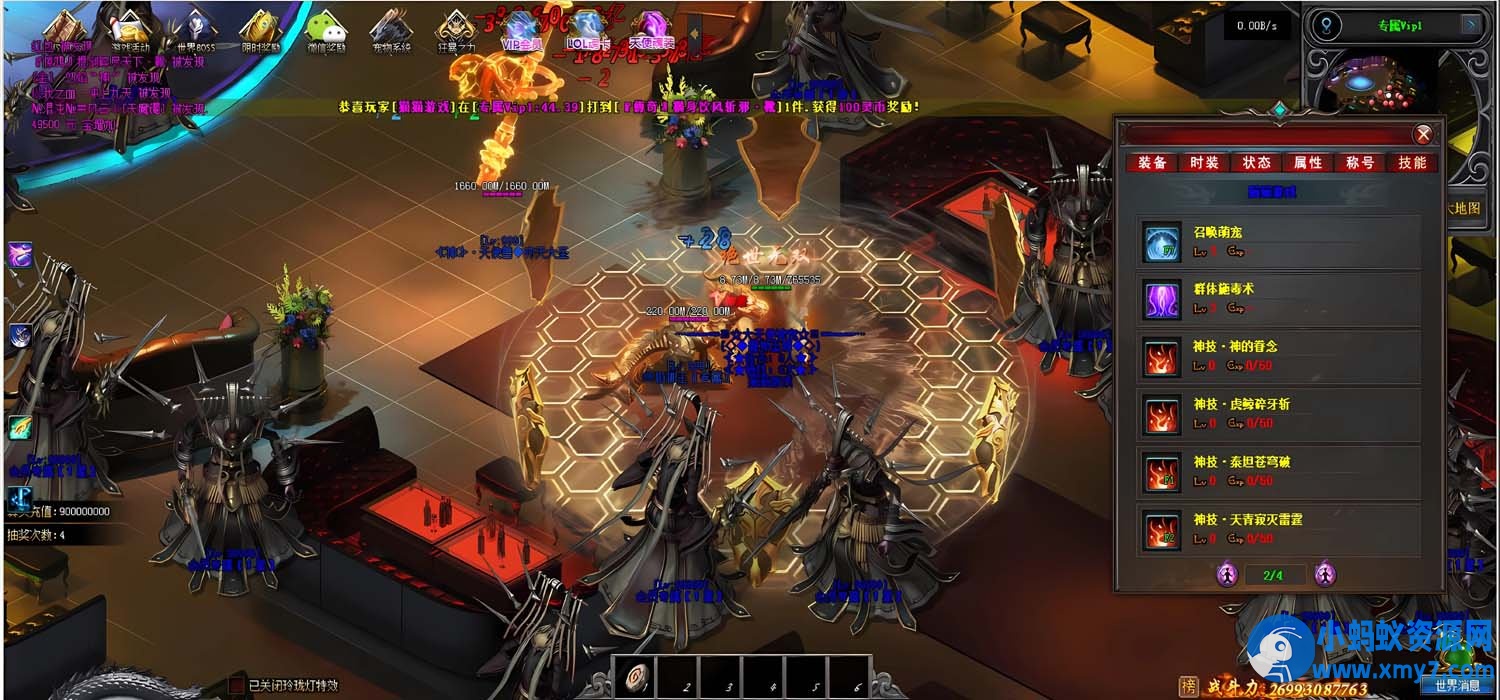Select the 状态 status tab
This screenshot has width=1500, height=700.
coord(1256,163)
